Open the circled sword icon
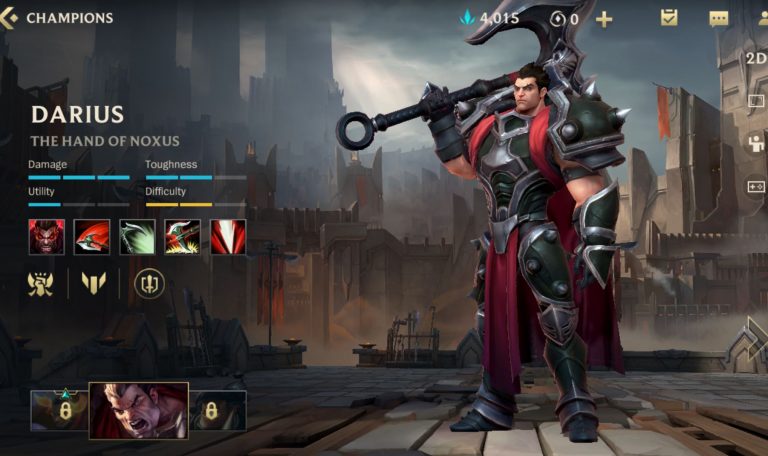The height and width of the screenshot is (456, 768). click(150, 284)
